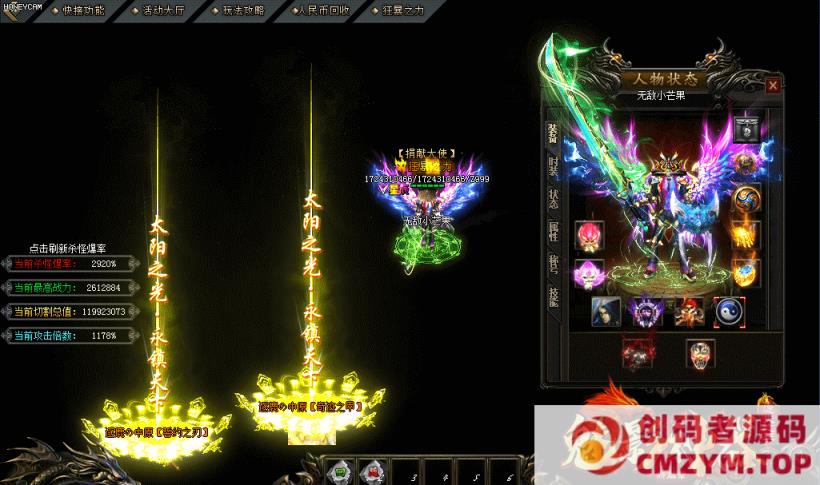The width and height of the screenshot is (820, 485).
Task: Select the 装备 equipment tab
Action: point(552,134)
